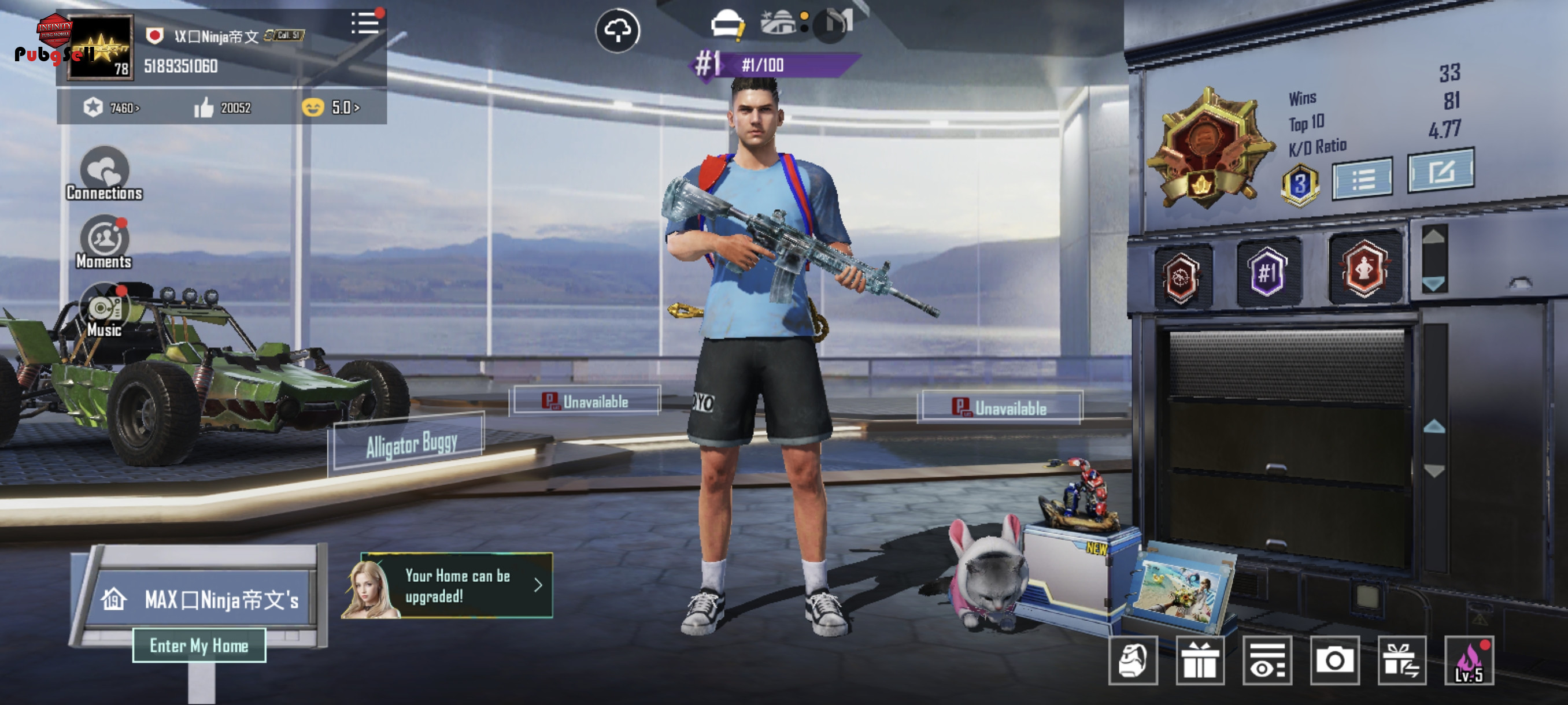Open the gift box button
This screenshot has height=705, width=1568.
[x=1200, y=661]
